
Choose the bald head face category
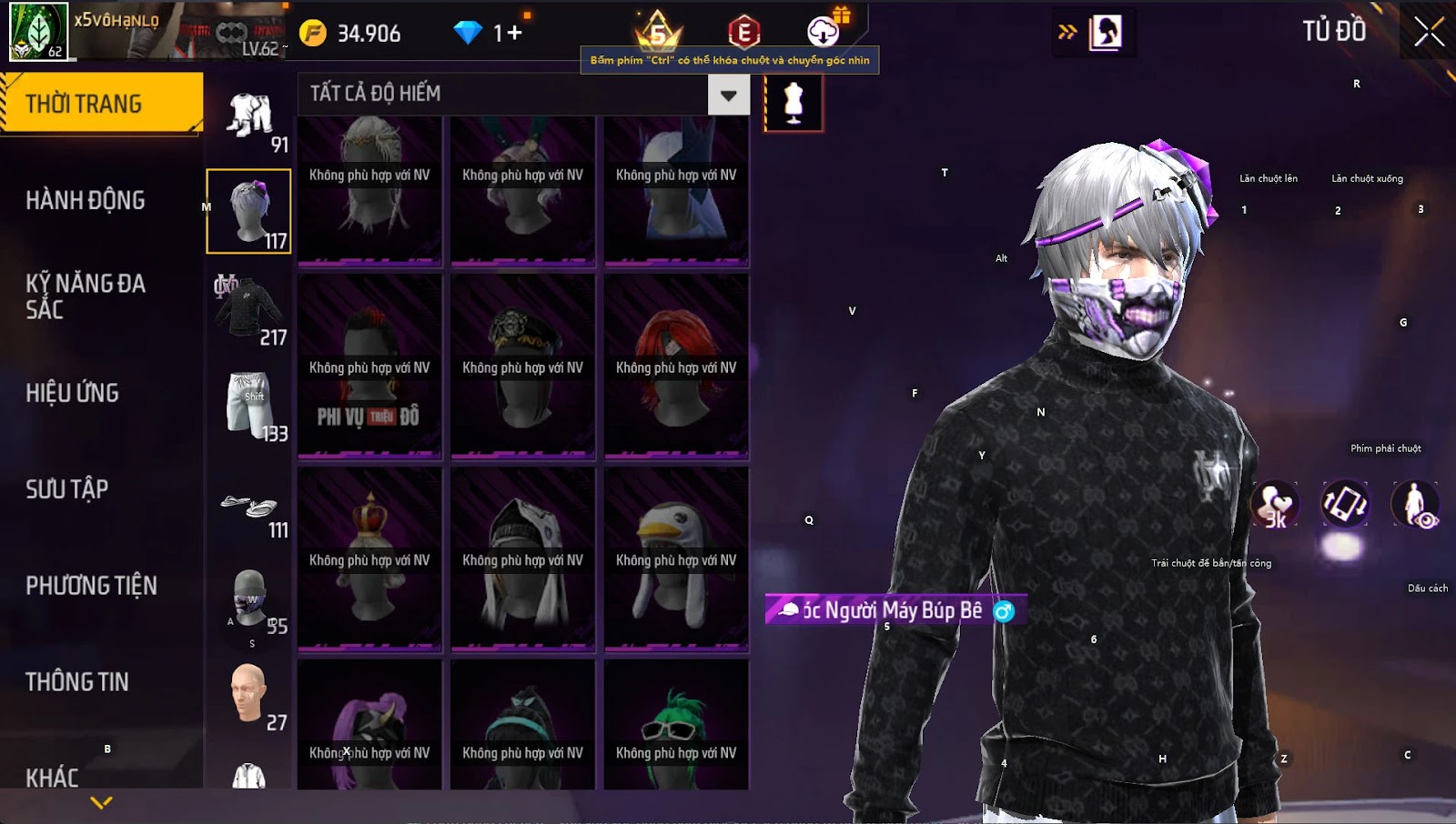tap(248, 695)
